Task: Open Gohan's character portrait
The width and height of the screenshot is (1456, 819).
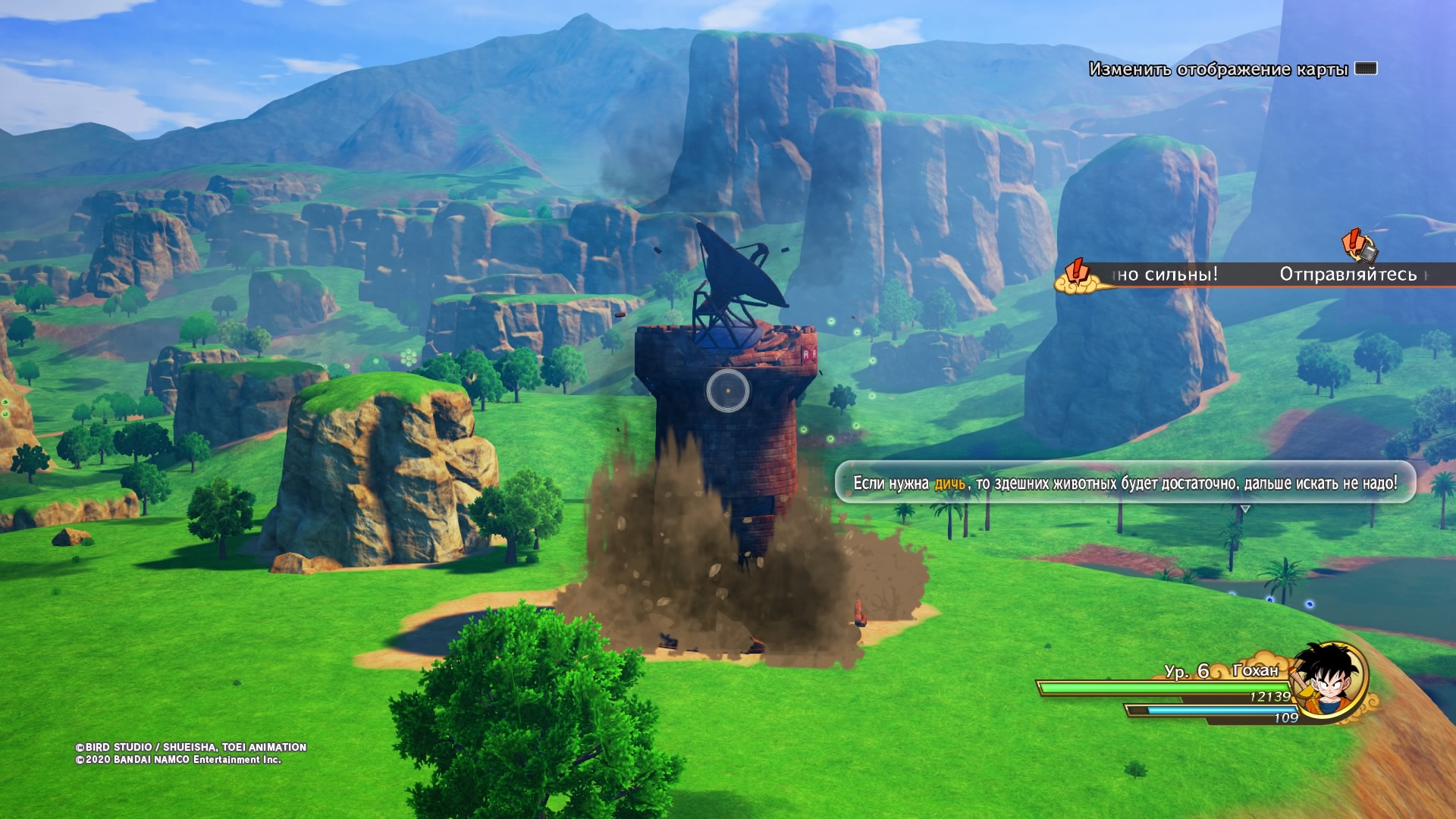Action: coord(1327,679)
